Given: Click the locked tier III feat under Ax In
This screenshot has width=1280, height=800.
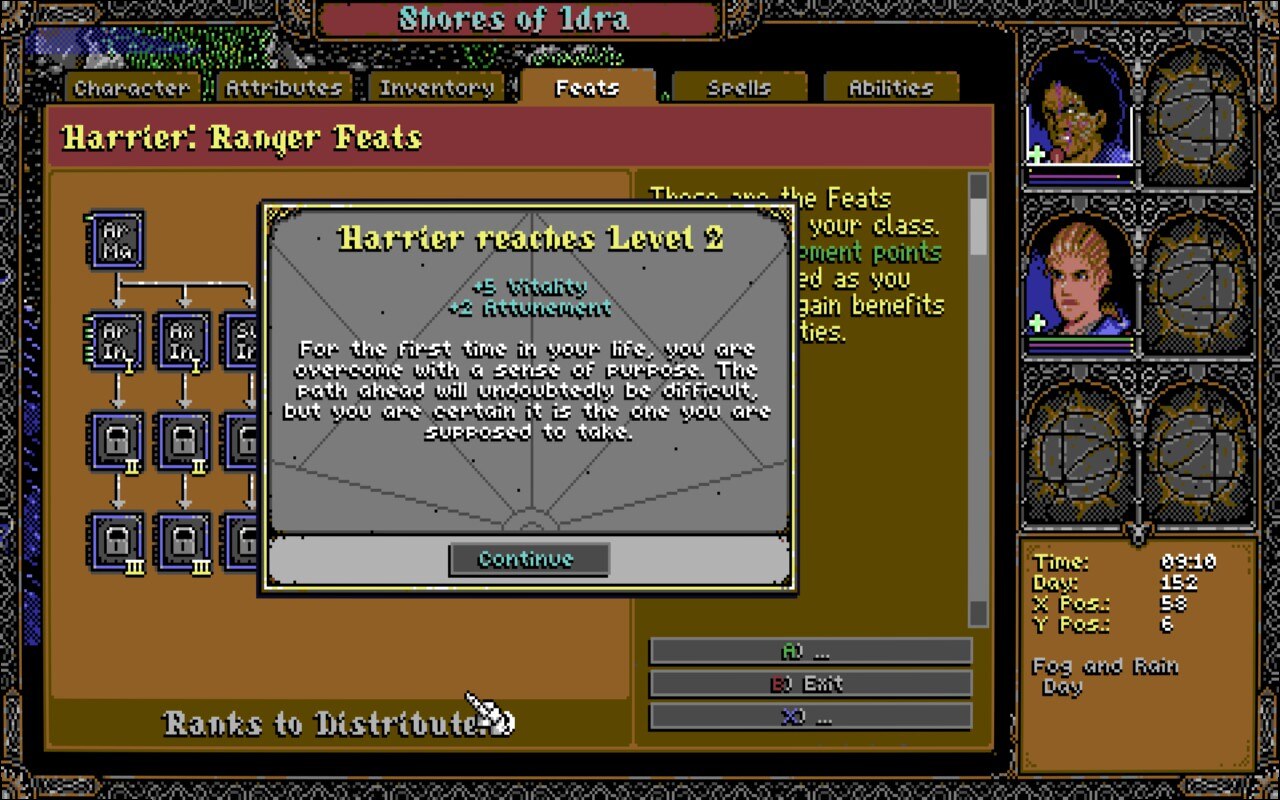Looking at the screenshot, I should (184, 540).
